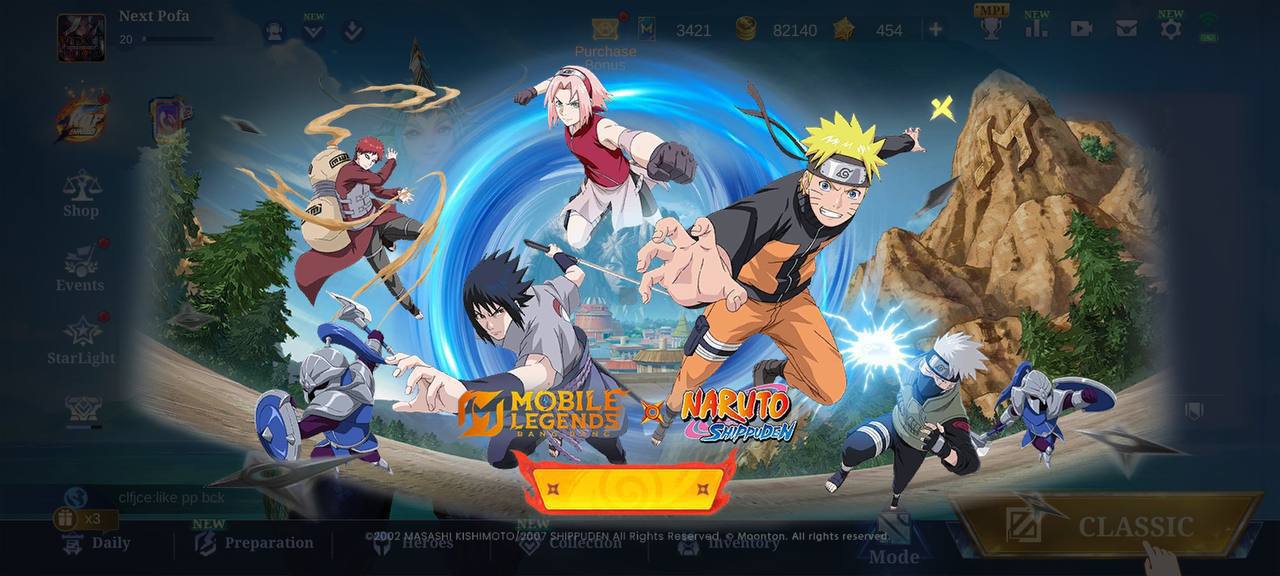Open the Events menu

point(80,269)
